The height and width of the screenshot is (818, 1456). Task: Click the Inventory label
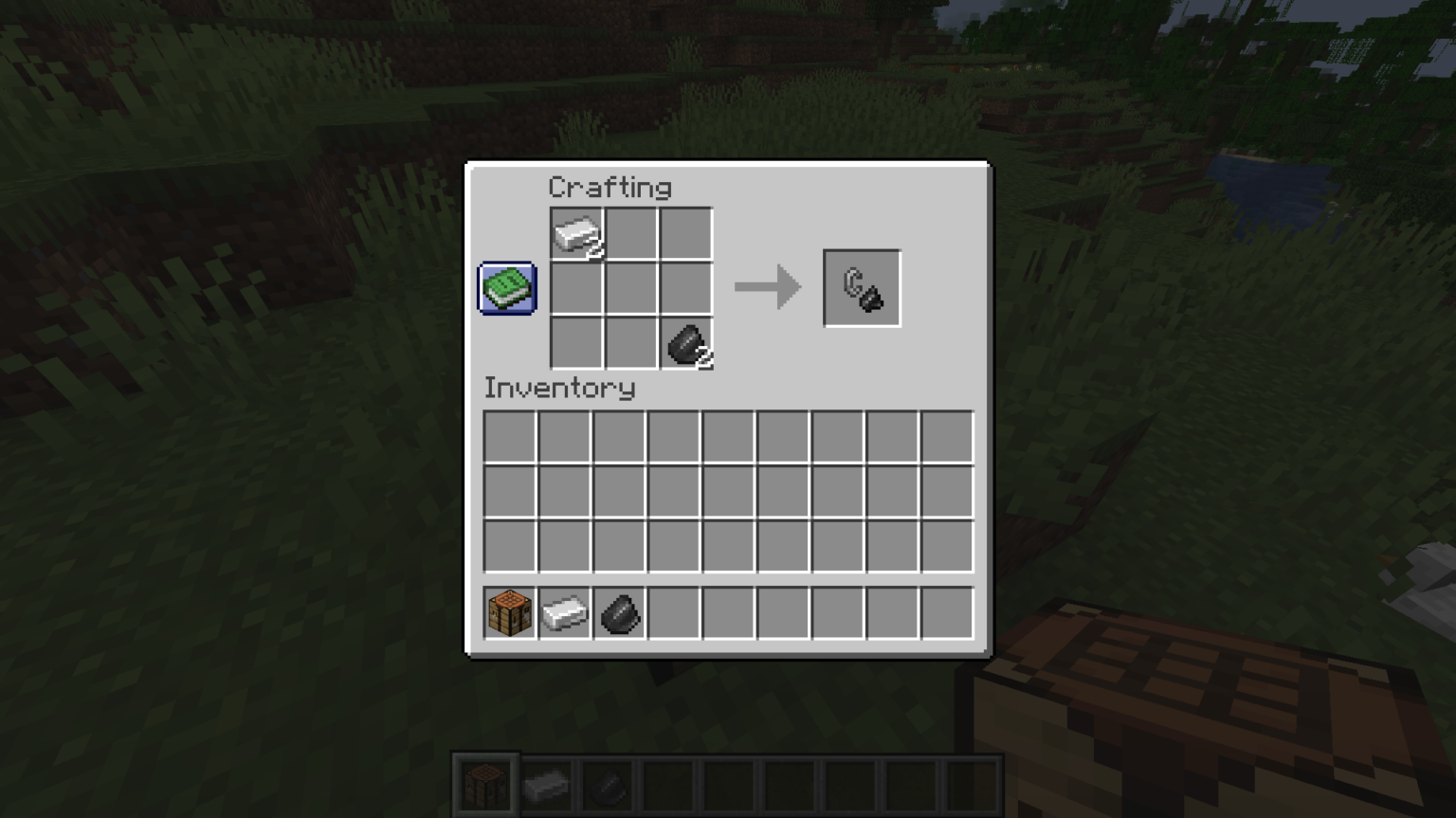[x=559, y=389]
